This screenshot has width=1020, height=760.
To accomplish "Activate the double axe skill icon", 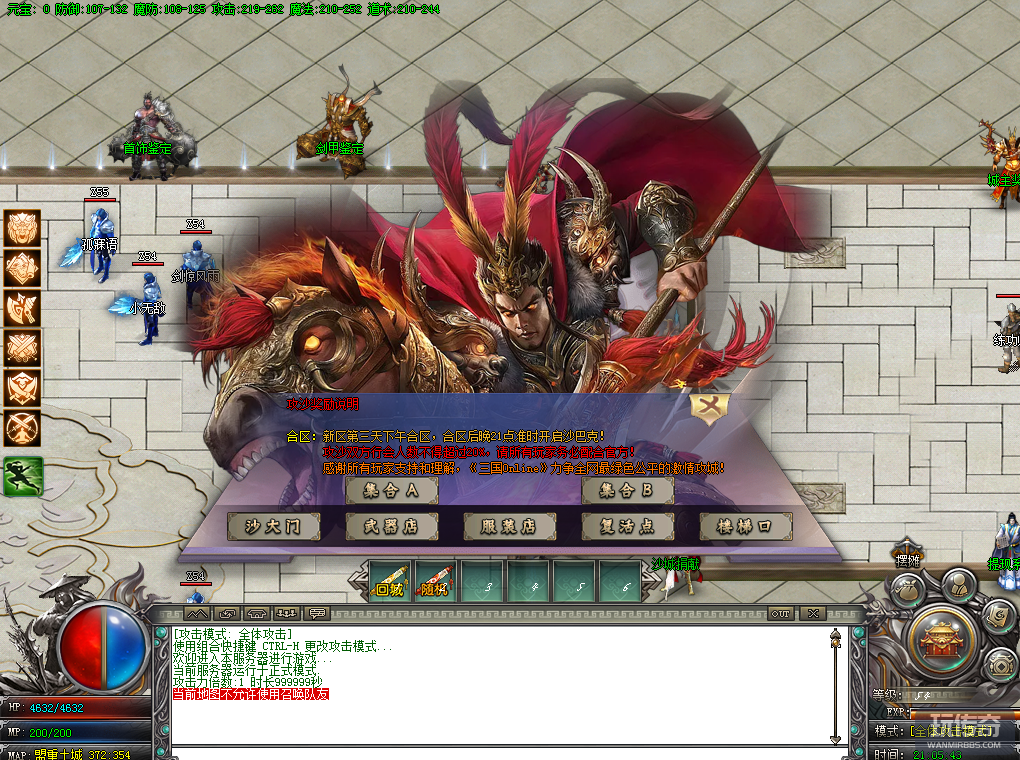I will 22,308.
